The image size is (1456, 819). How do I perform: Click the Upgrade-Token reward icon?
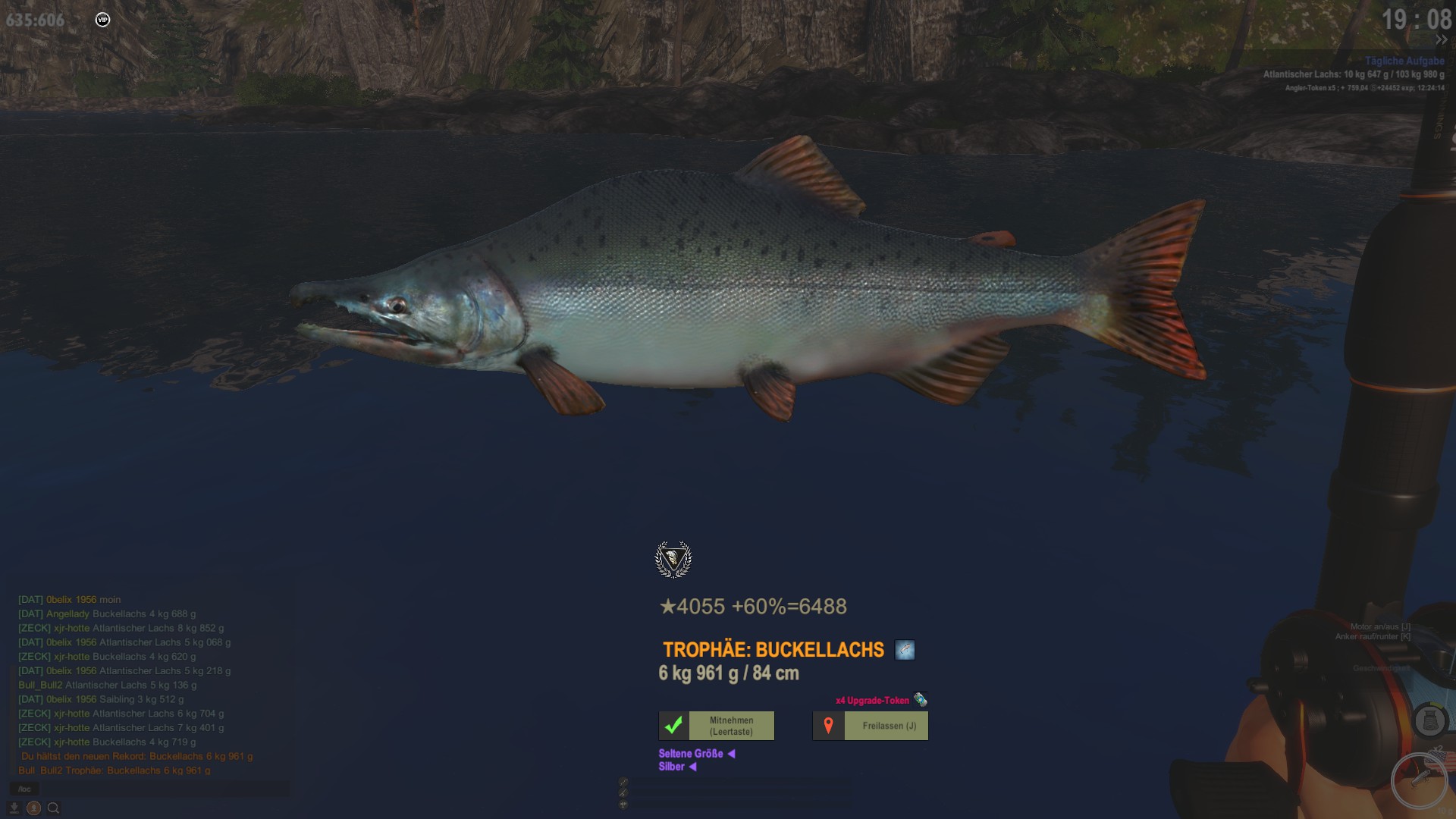click(x=921, y=699)
